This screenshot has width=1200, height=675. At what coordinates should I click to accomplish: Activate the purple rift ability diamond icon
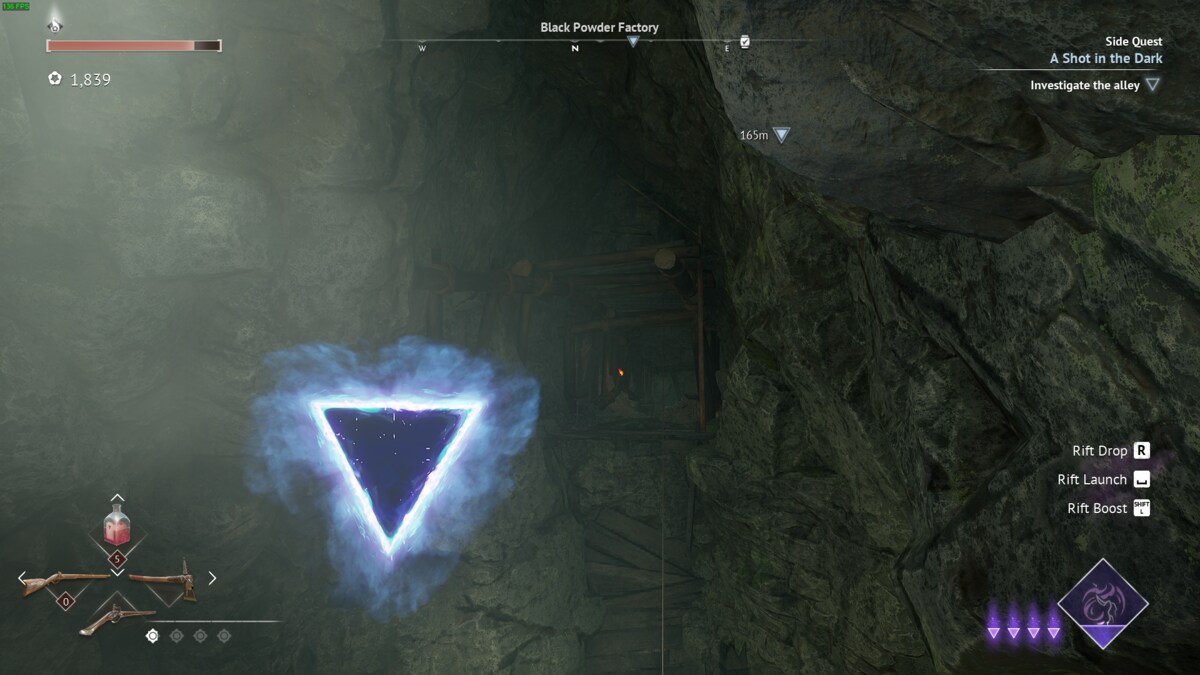(x=1102, y=604)
